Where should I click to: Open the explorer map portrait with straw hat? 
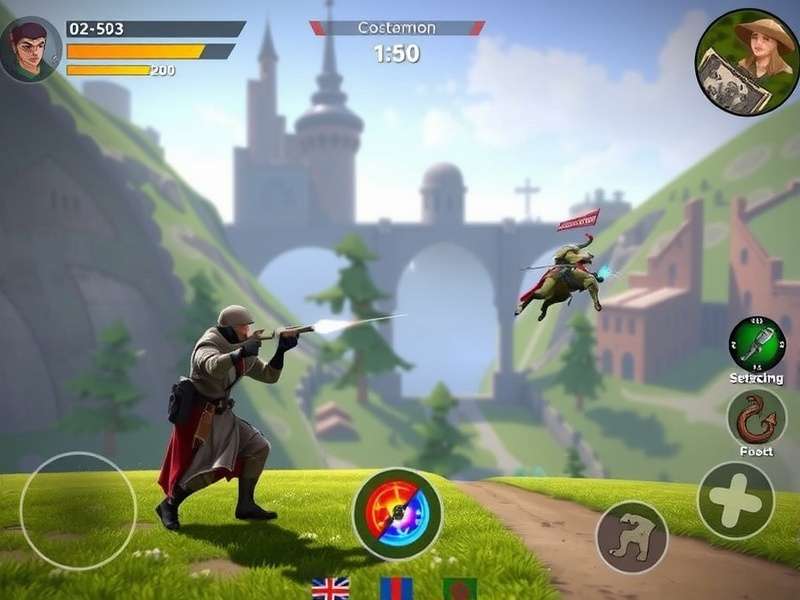[746, 62]
